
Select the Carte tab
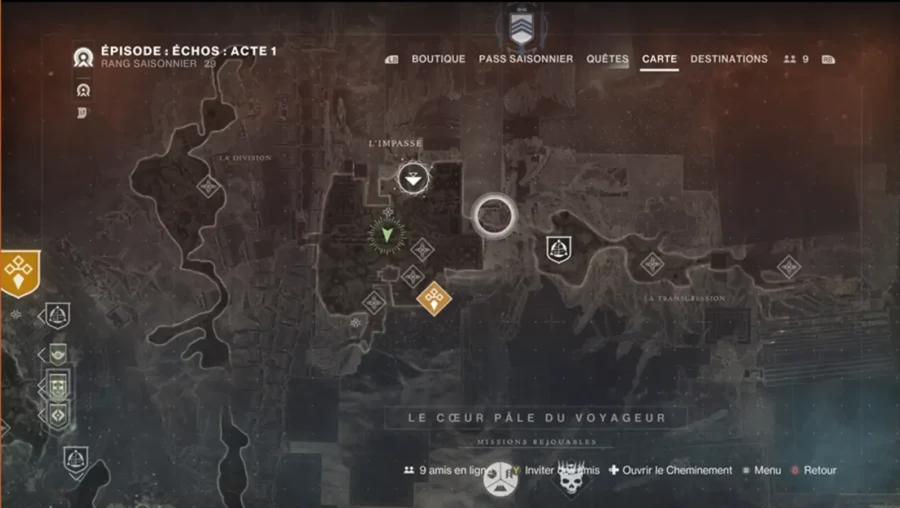(x=660, y=59)
